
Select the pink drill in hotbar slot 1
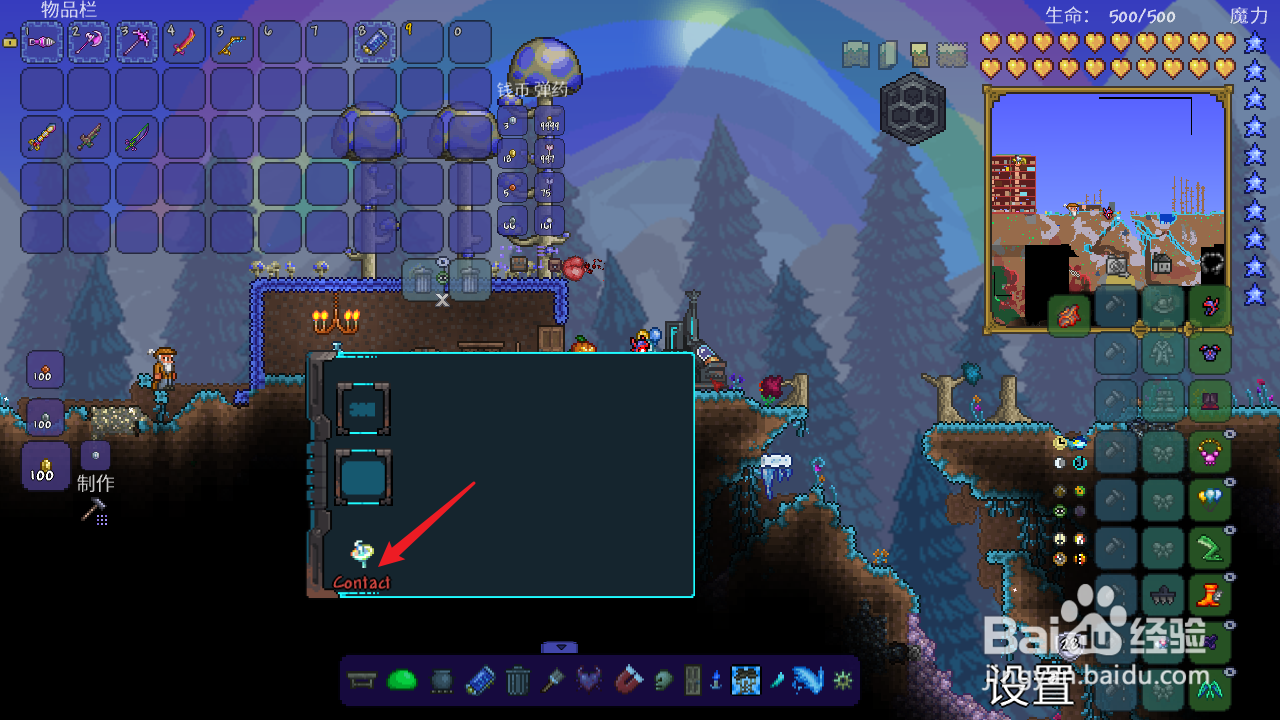click(42, 42)
